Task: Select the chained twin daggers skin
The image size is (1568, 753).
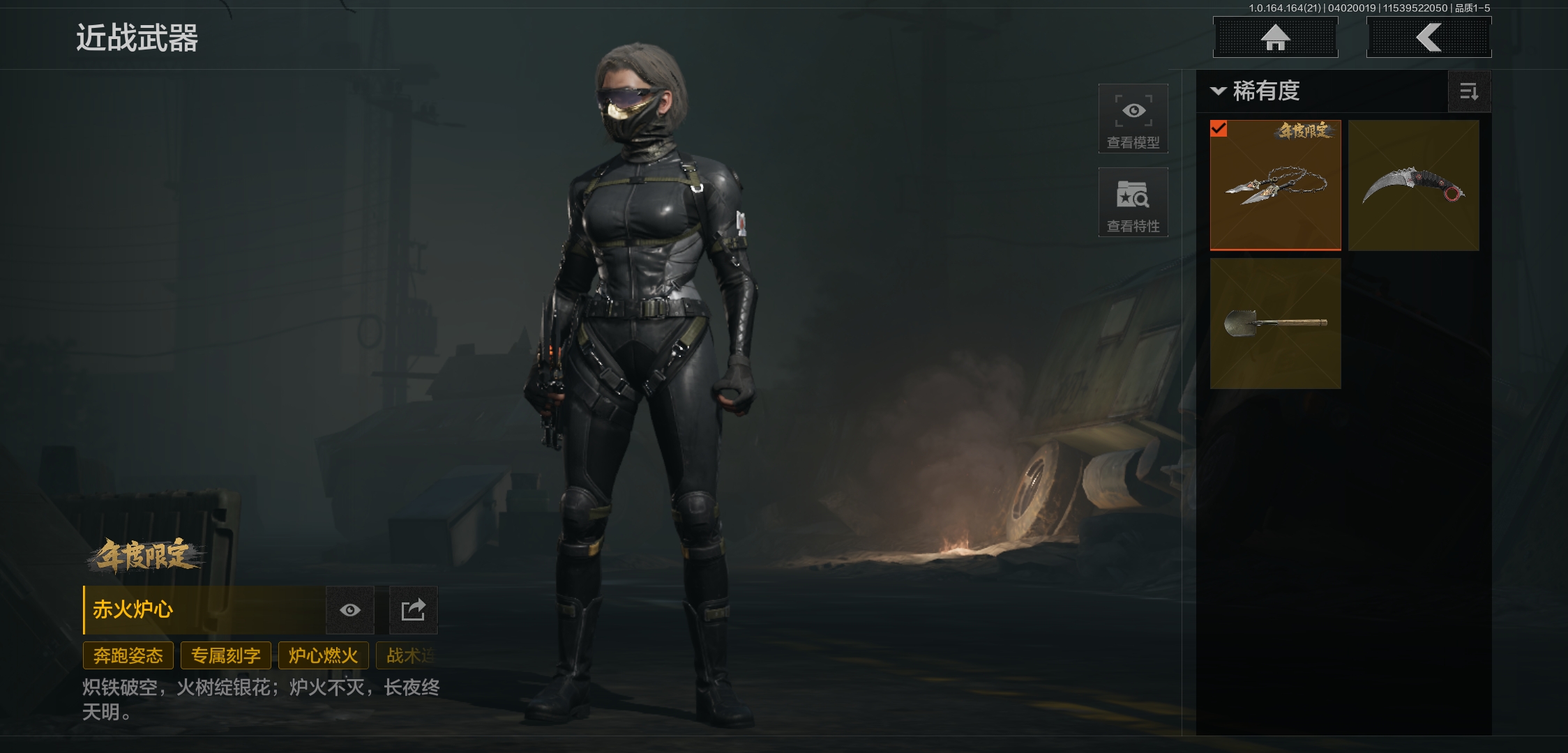Action: point(1275,185)
